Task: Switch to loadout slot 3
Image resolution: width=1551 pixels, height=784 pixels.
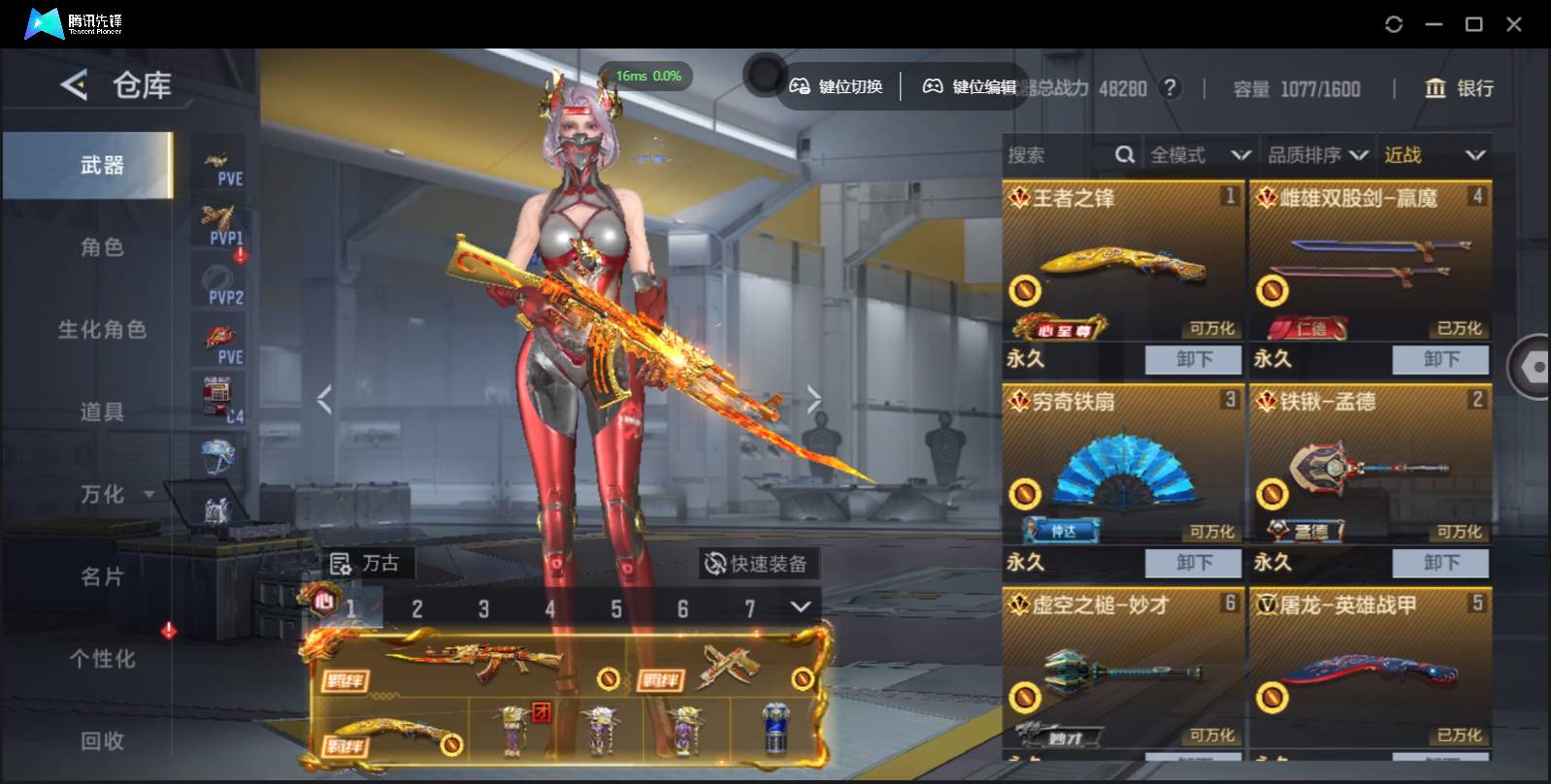Action: (x=483, y=608)
